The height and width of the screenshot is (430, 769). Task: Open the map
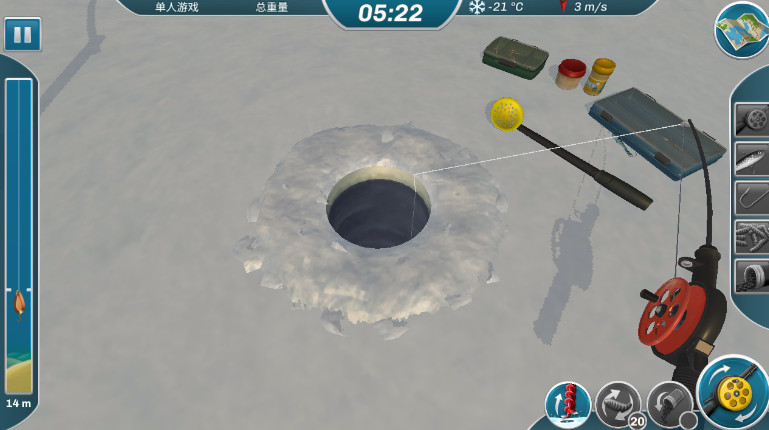click(741, 29)
